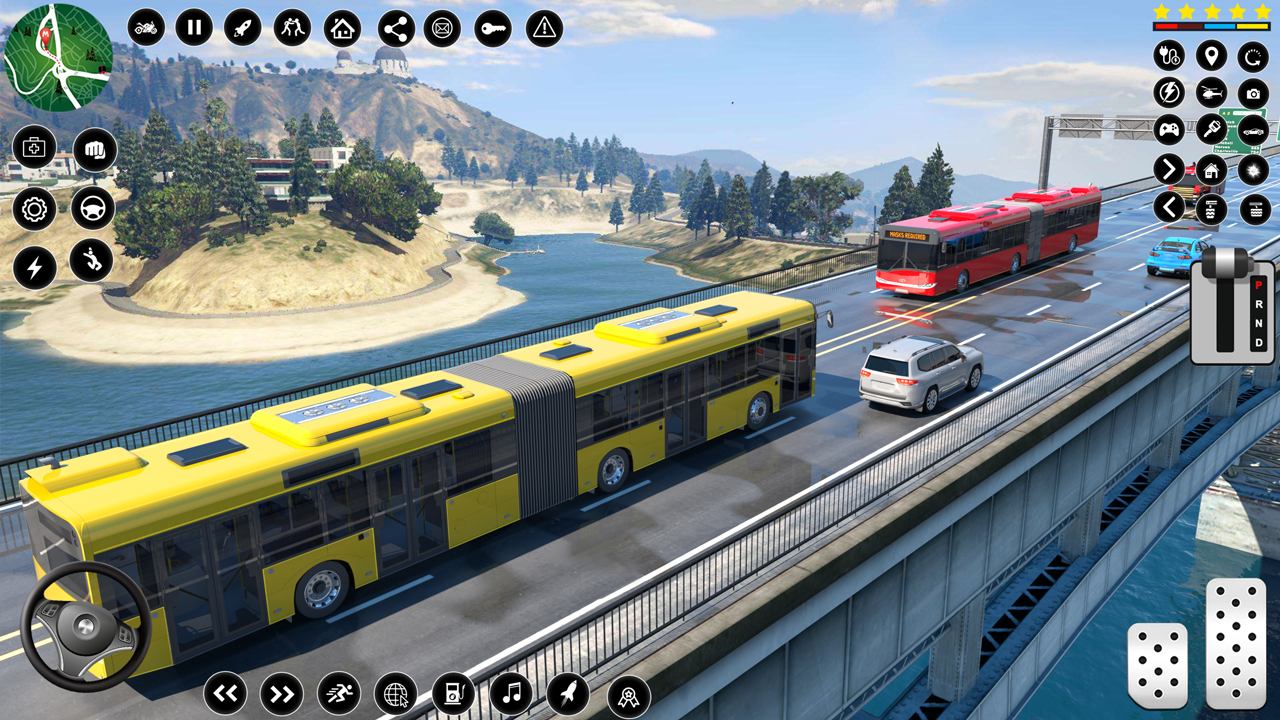Expand options with the right chevron arrow
This screenshot has height=720, width=1280.
[1168, 169]
